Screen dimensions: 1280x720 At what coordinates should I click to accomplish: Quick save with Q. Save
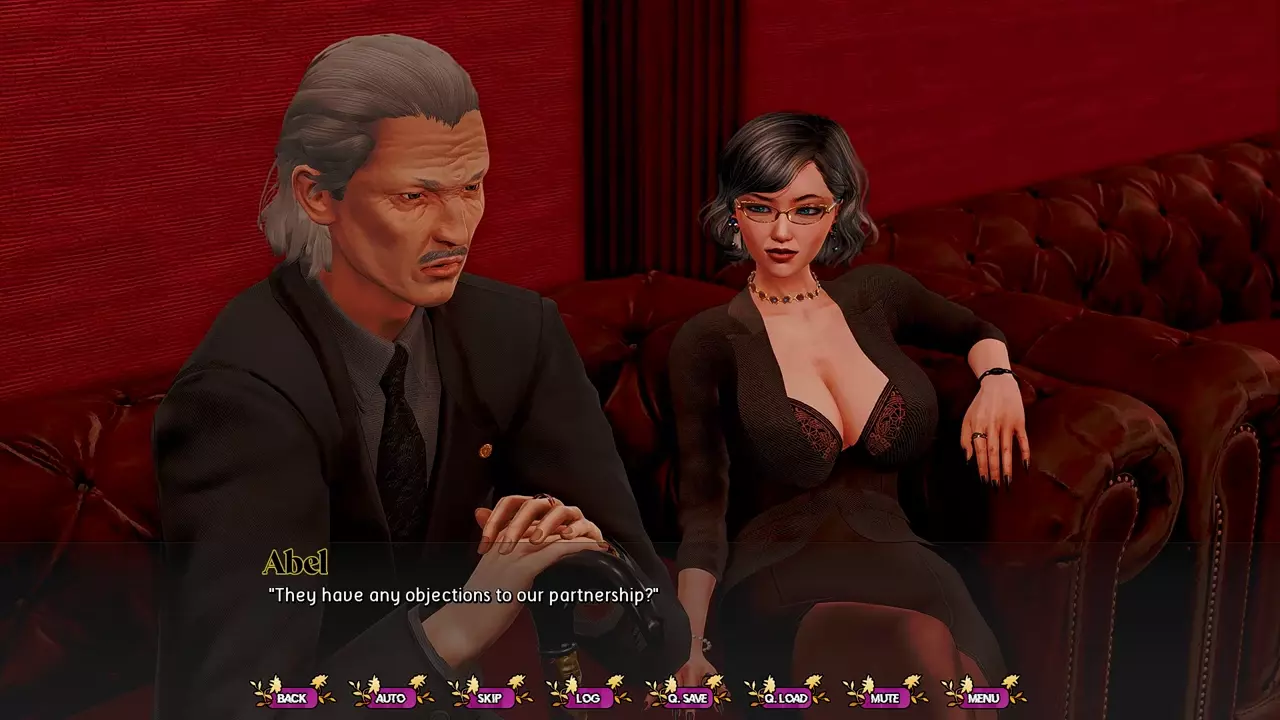[x=687, y=697]
